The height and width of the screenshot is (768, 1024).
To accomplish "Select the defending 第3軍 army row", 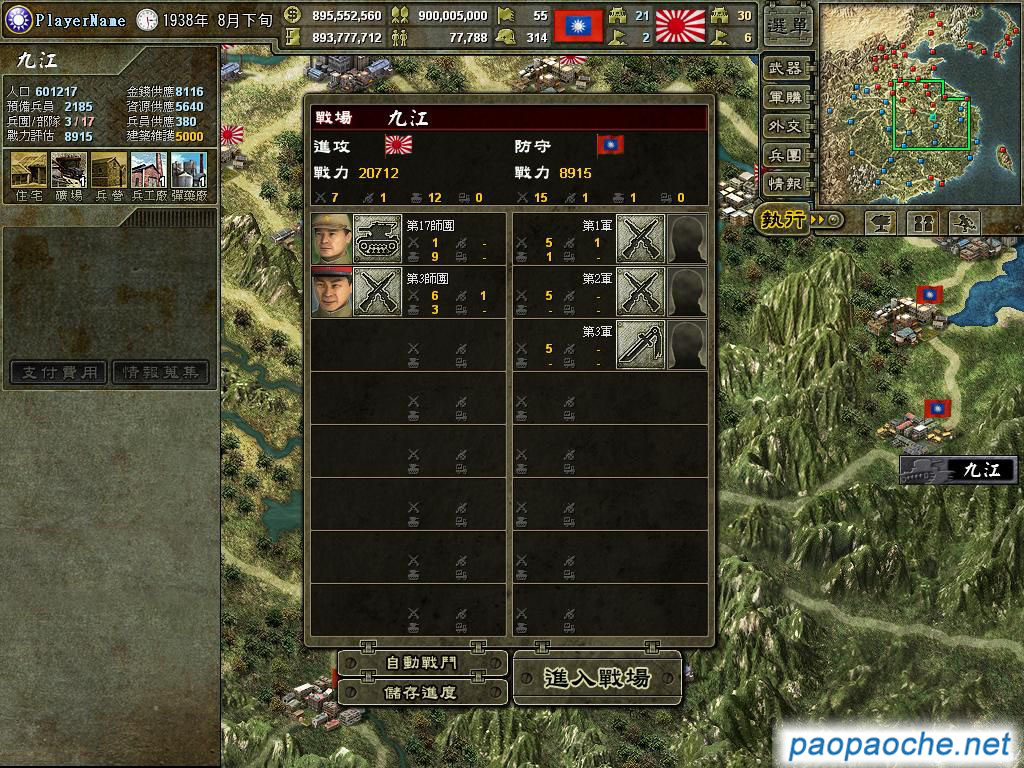I will click(x=610, y=345).
